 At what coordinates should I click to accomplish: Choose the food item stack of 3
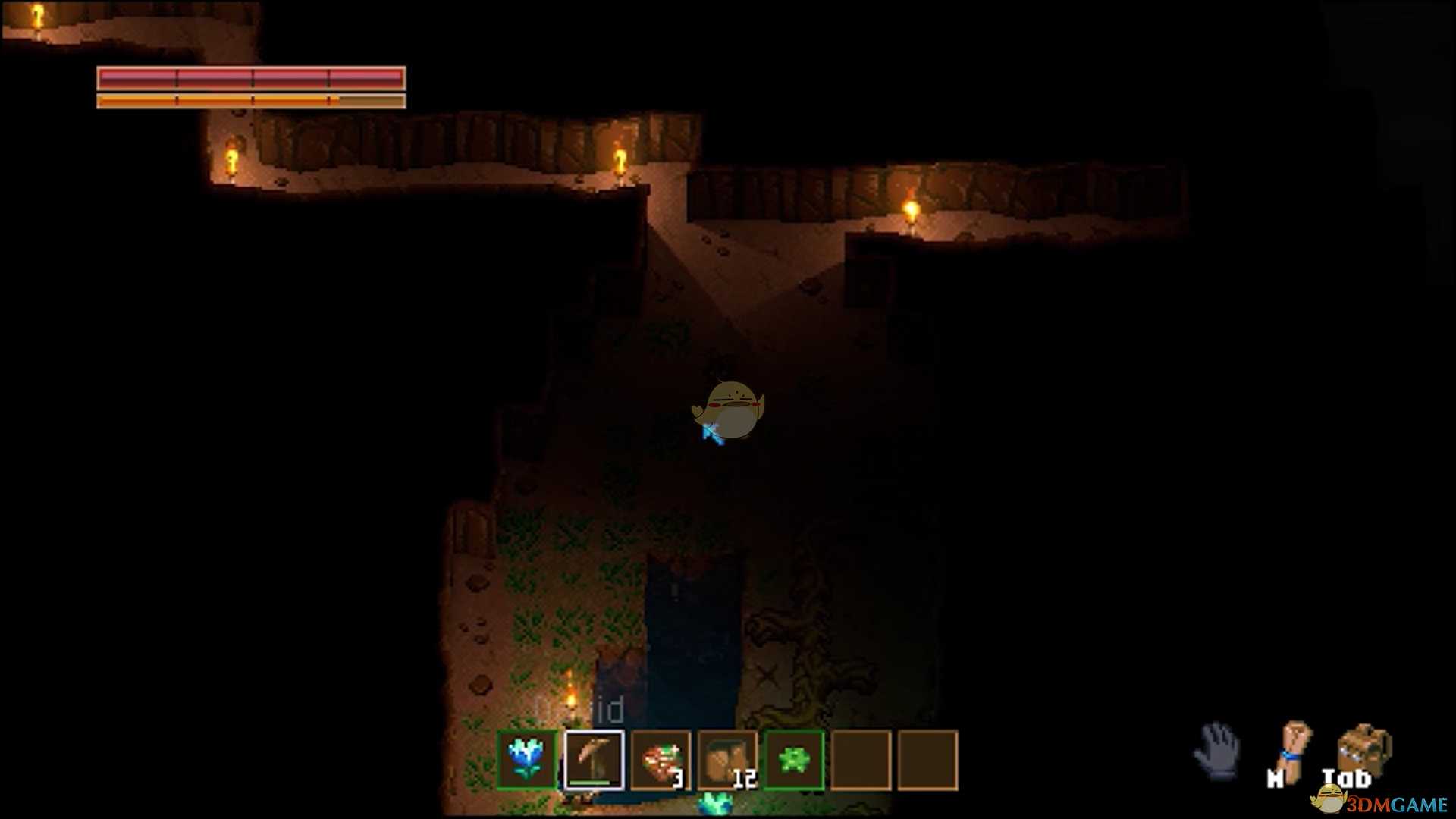pos(661,759)
